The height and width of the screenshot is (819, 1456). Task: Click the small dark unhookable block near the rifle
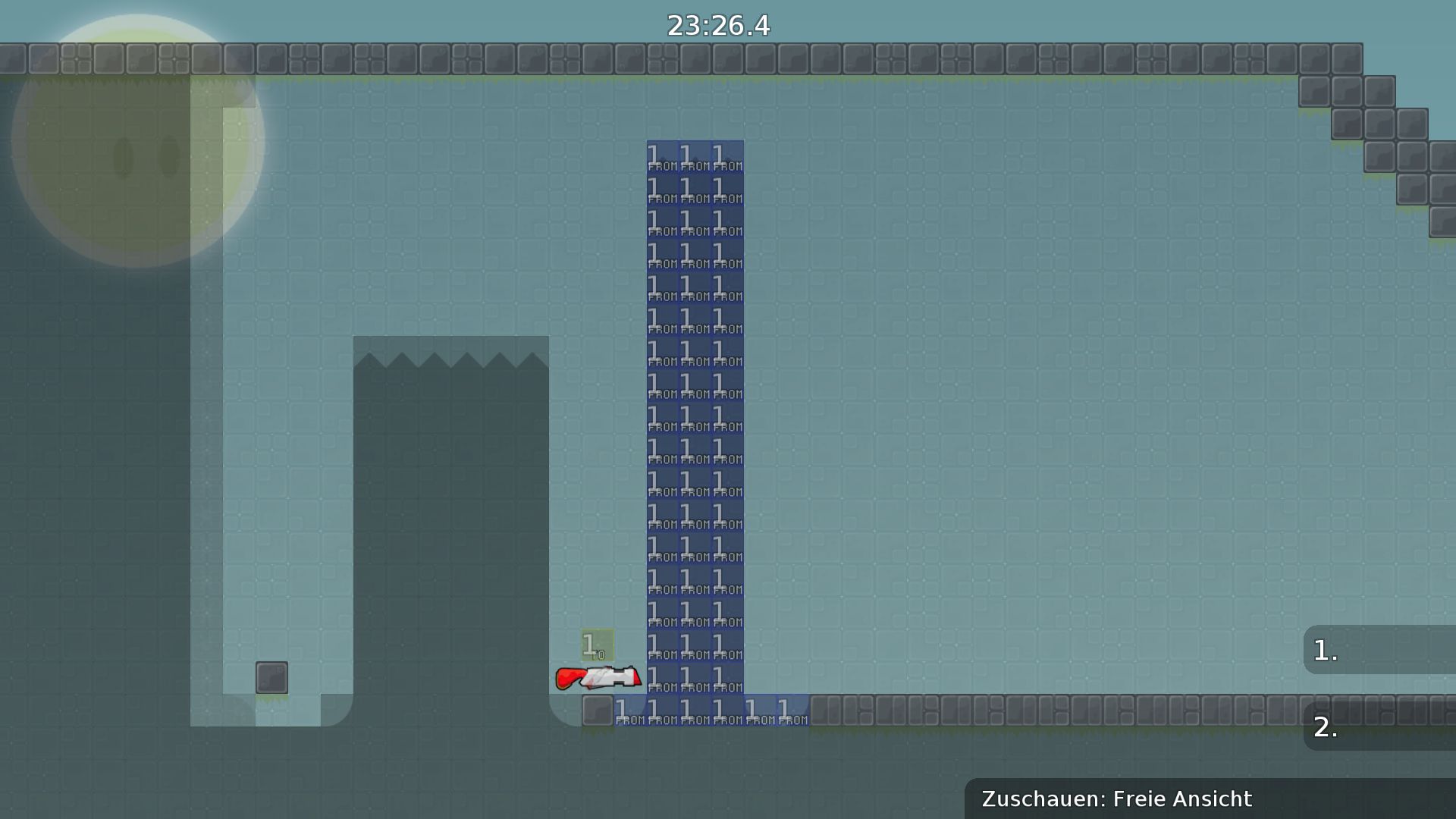[599, 709]
